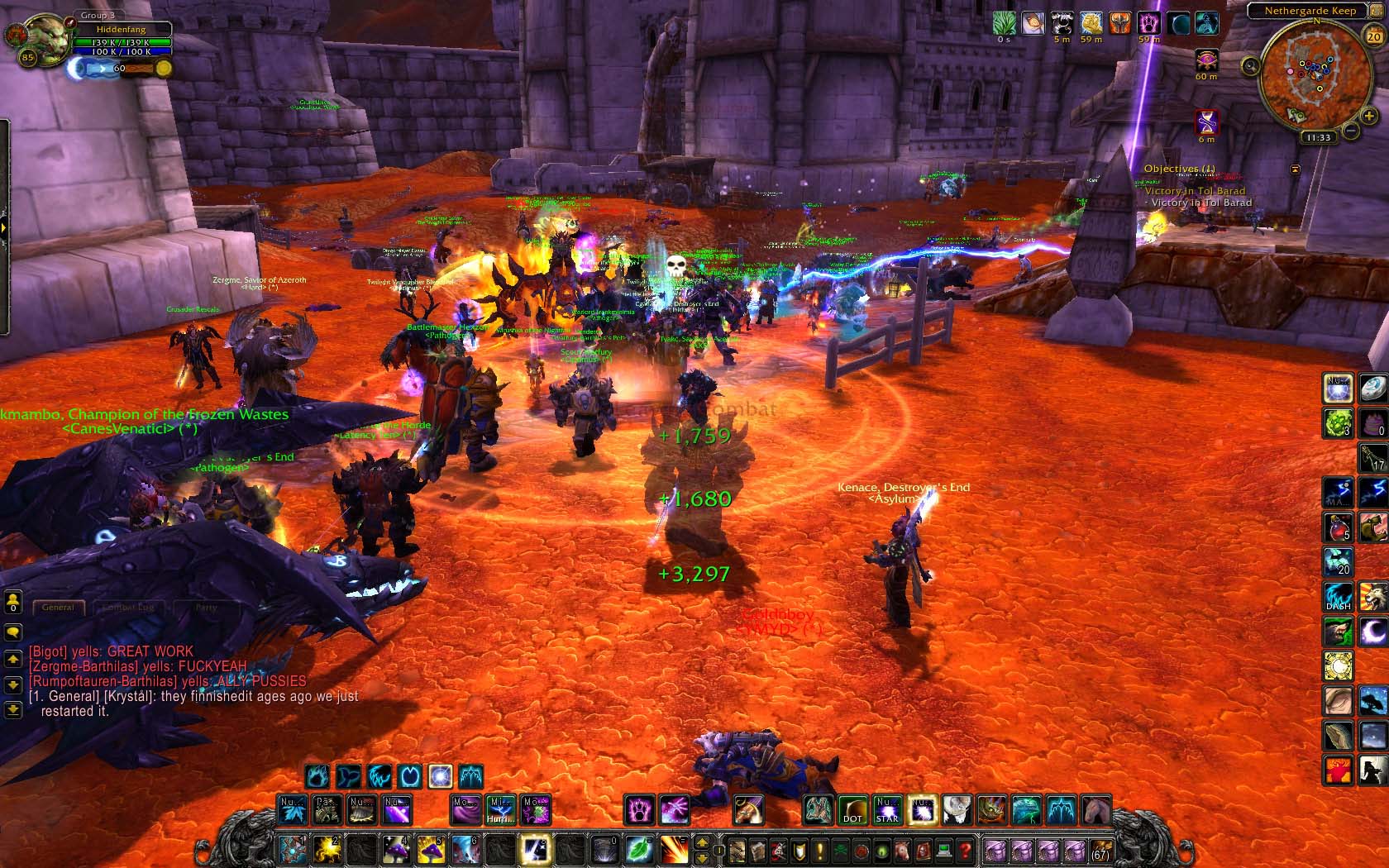Click the hourglass debuff icon
1389x868 pixels.
point(1207,122)
